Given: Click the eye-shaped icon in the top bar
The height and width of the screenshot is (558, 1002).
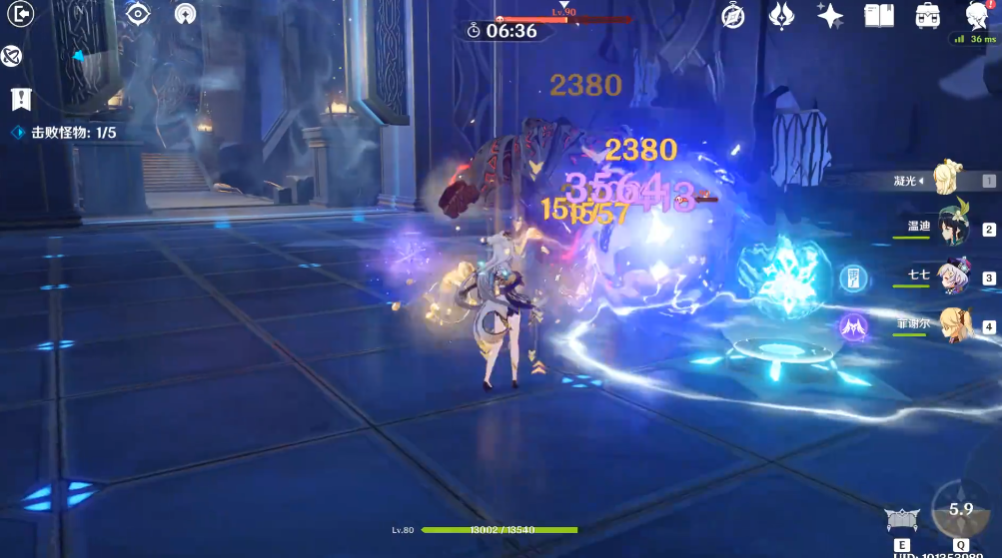Looking at the screenshot, I should click(x=137, y=15).
